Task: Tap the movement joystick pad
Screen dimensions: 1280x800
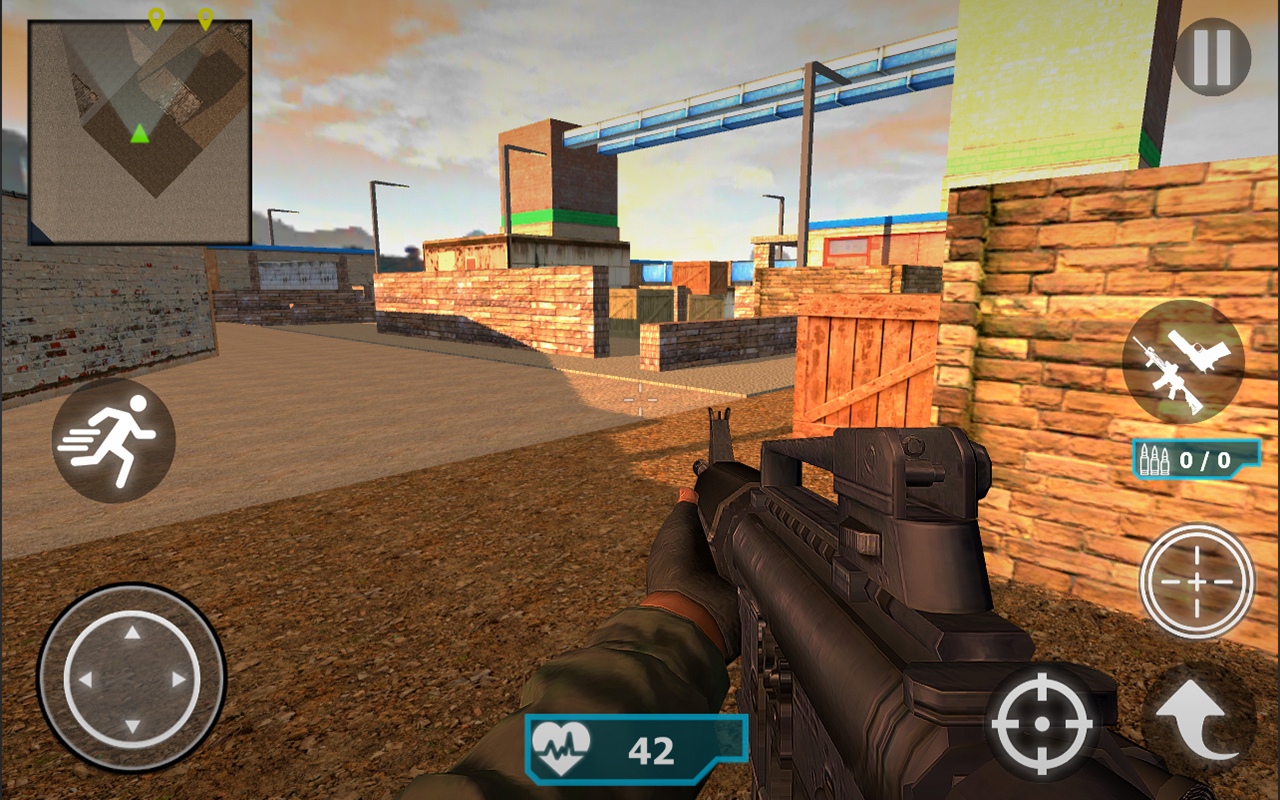Action: [132, 679]
